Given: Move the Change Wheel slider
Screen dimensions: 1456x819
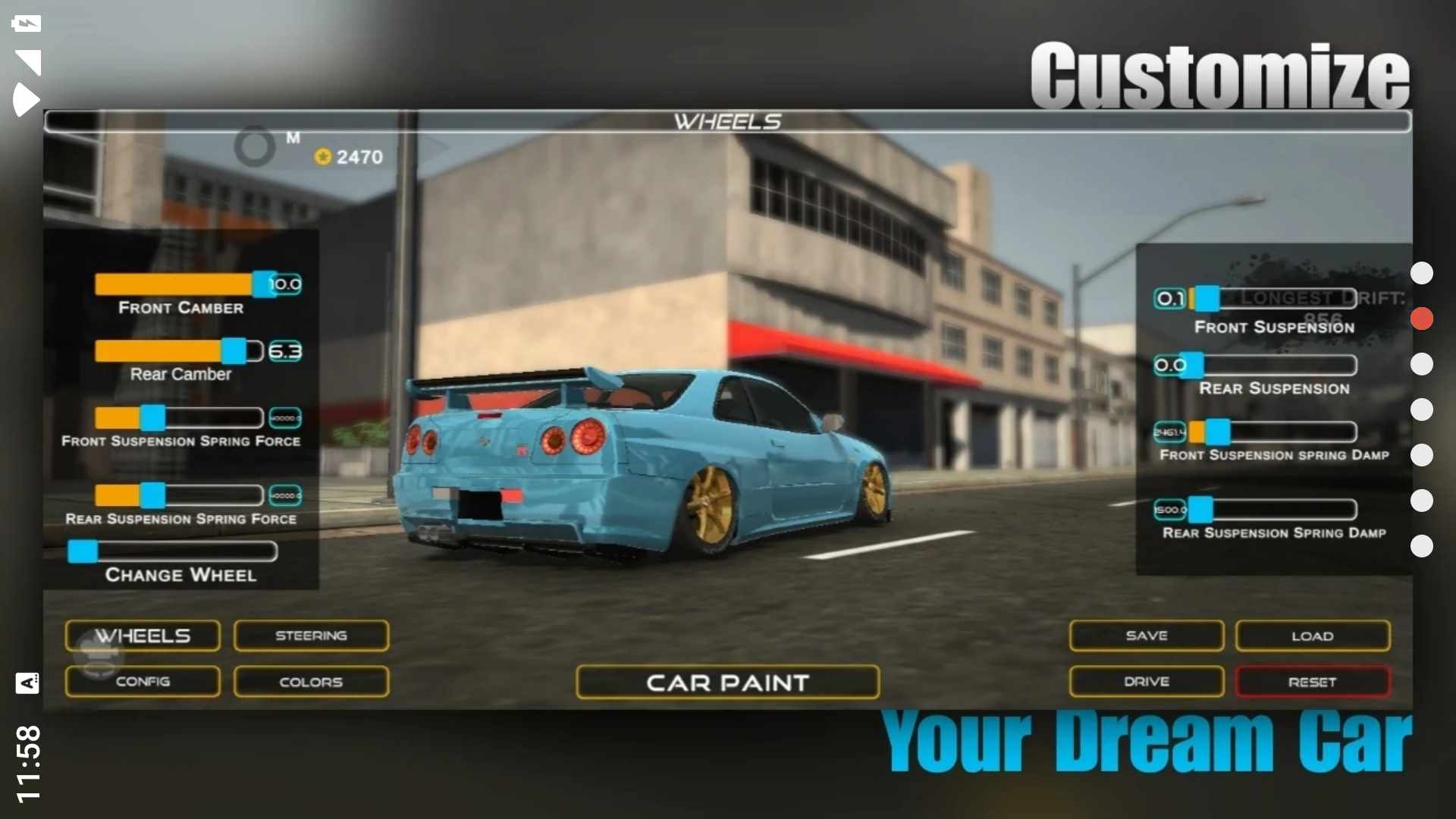Looking at the screenshot, I should click(83, 551).
